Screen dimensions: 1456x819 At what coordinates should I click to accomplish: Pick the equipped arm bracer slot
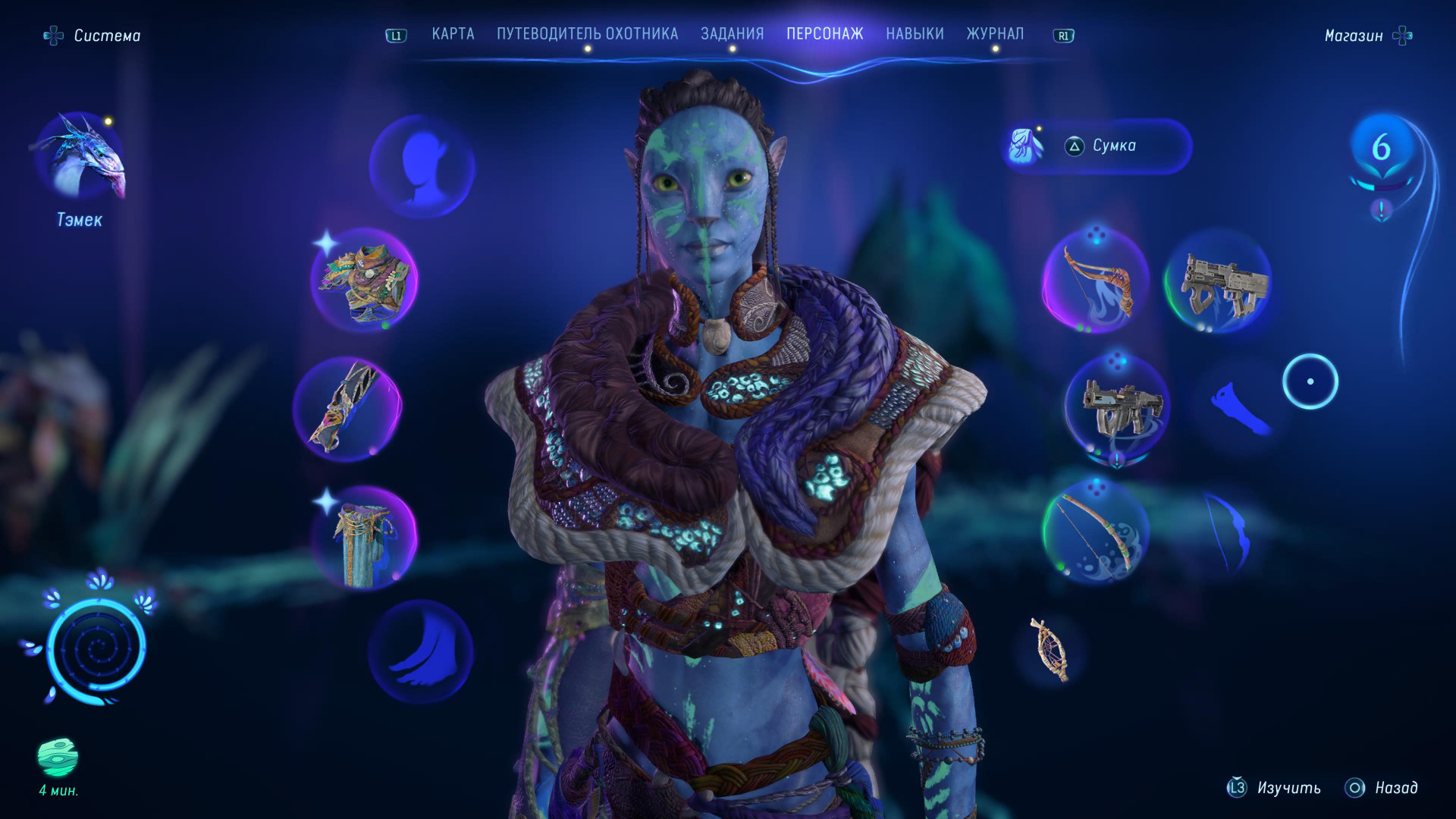click(x=347, y=409)
